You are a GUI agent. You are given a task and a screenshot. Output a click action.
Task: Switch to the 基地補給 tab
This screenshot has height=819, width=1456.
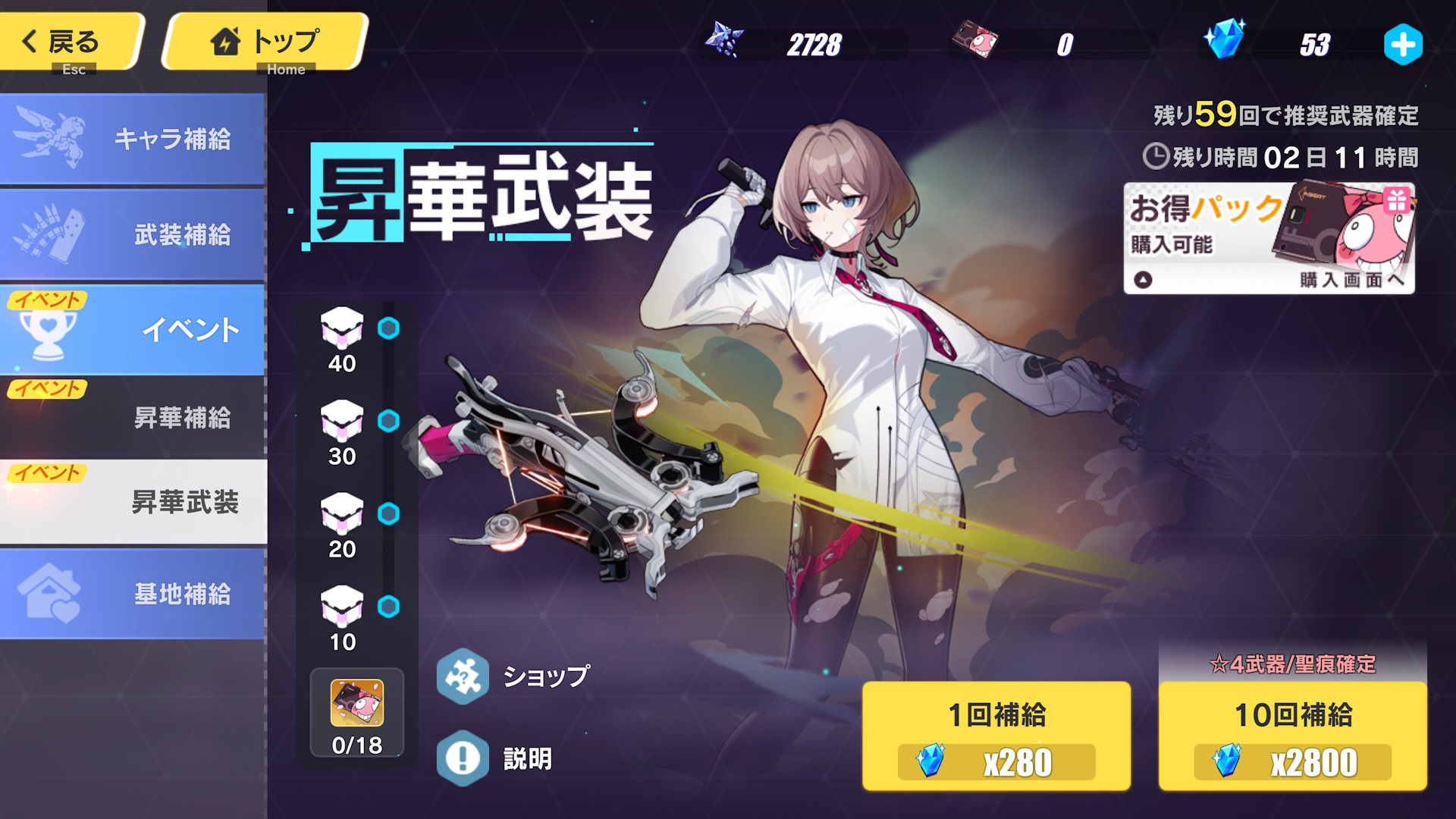point(133,594)
